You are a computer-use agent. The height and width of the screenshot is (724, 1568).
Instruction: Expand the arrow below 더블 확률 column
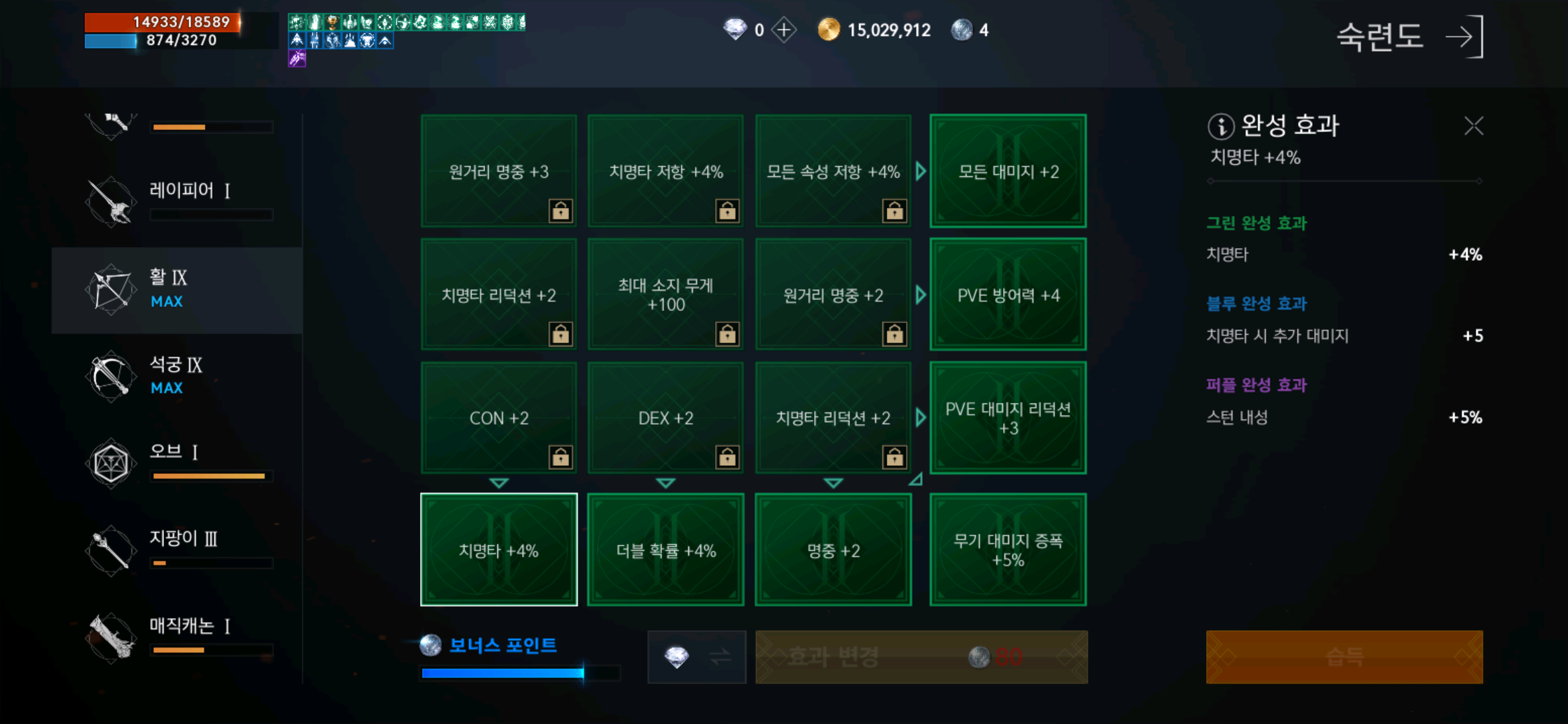coord(665,483)
